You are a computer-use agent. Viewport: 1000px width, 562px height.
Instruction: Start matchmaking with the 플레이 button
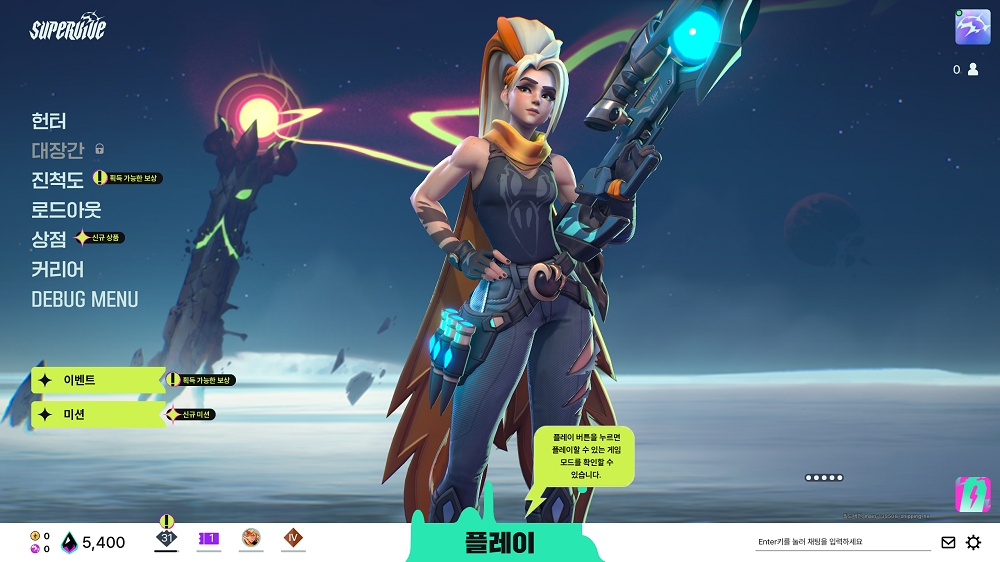(500, 542)
